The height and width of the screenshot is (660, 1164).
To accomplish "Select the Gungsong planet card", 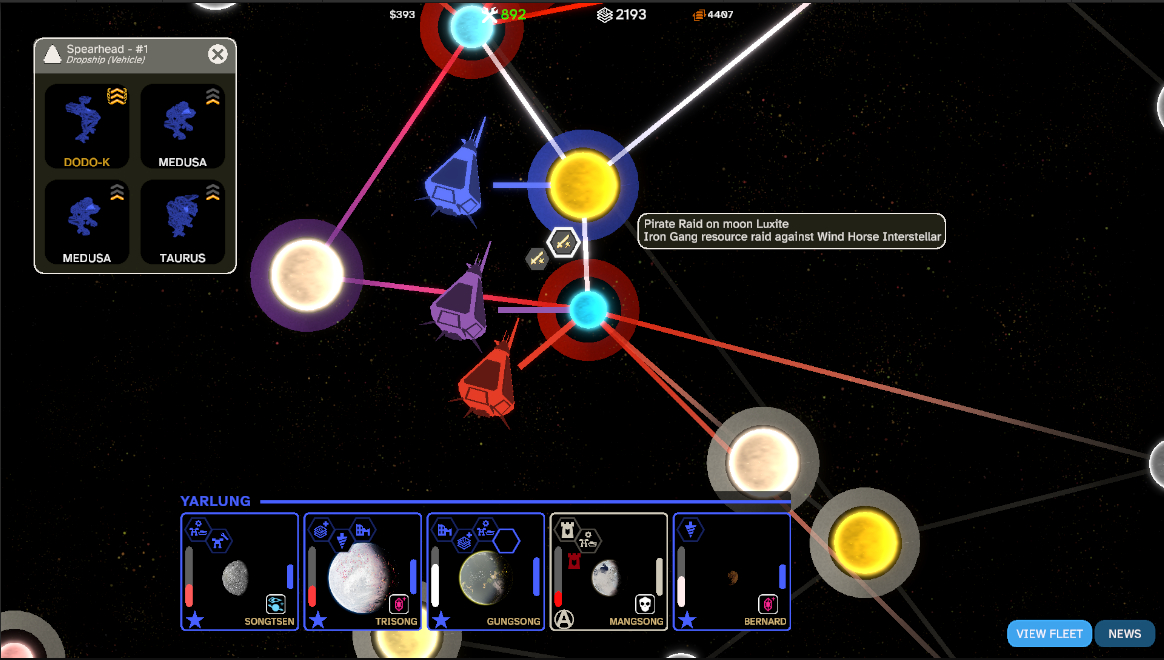I will (x=485, y=572).
